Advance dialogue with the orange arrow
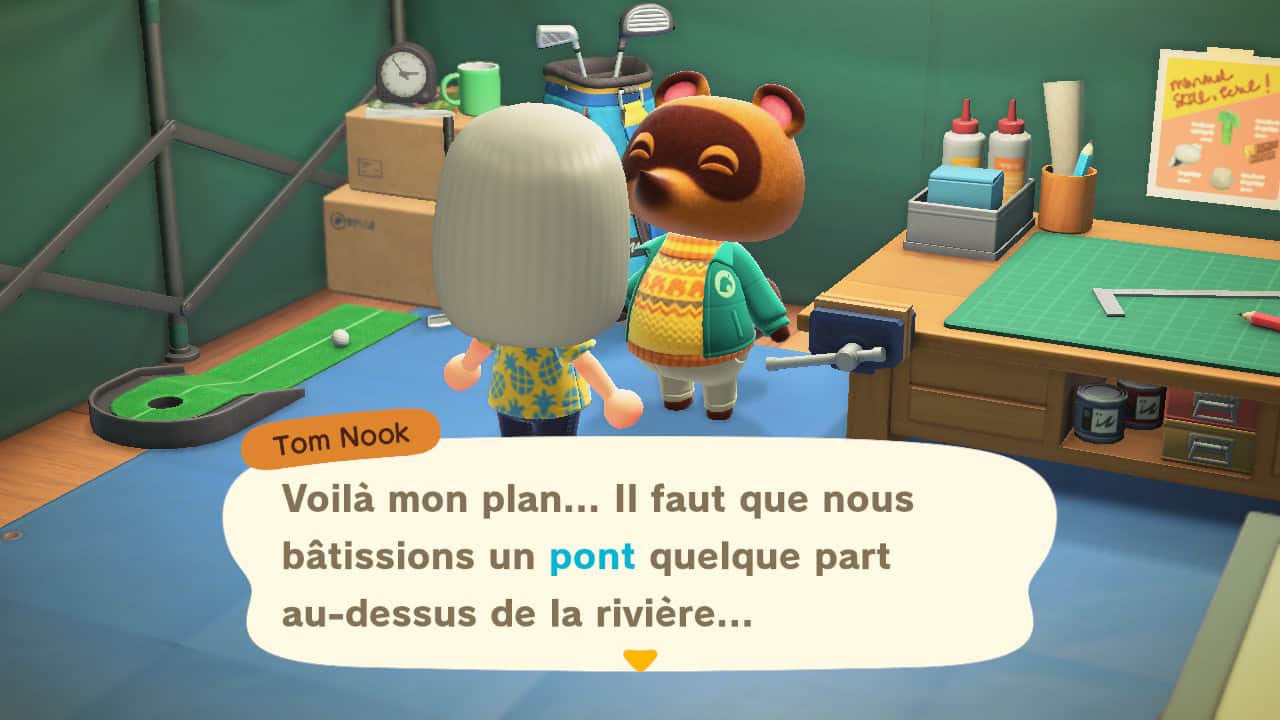This screenshot has height=720, width=1280. click(640, 660)
